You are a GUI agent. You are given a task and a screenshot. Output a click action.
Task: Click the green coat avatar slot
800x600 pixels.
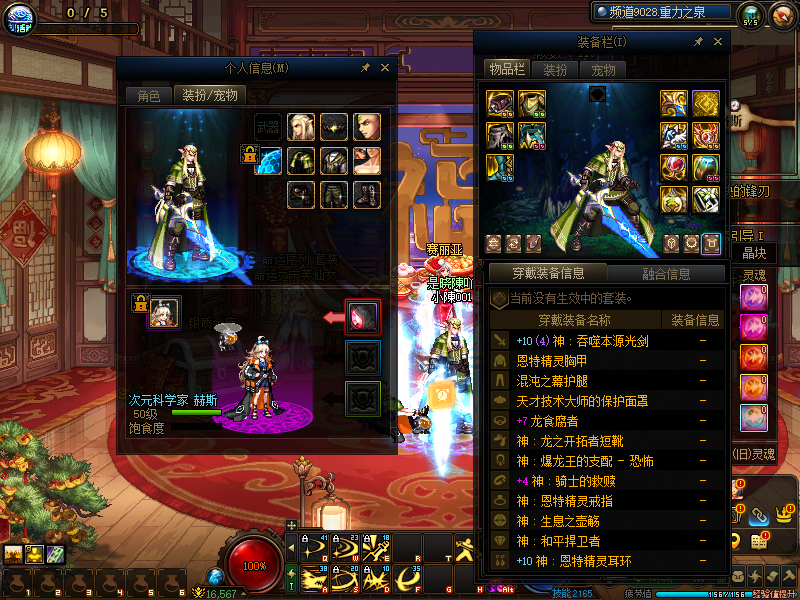pyautogui.click(x=301, y=160)
